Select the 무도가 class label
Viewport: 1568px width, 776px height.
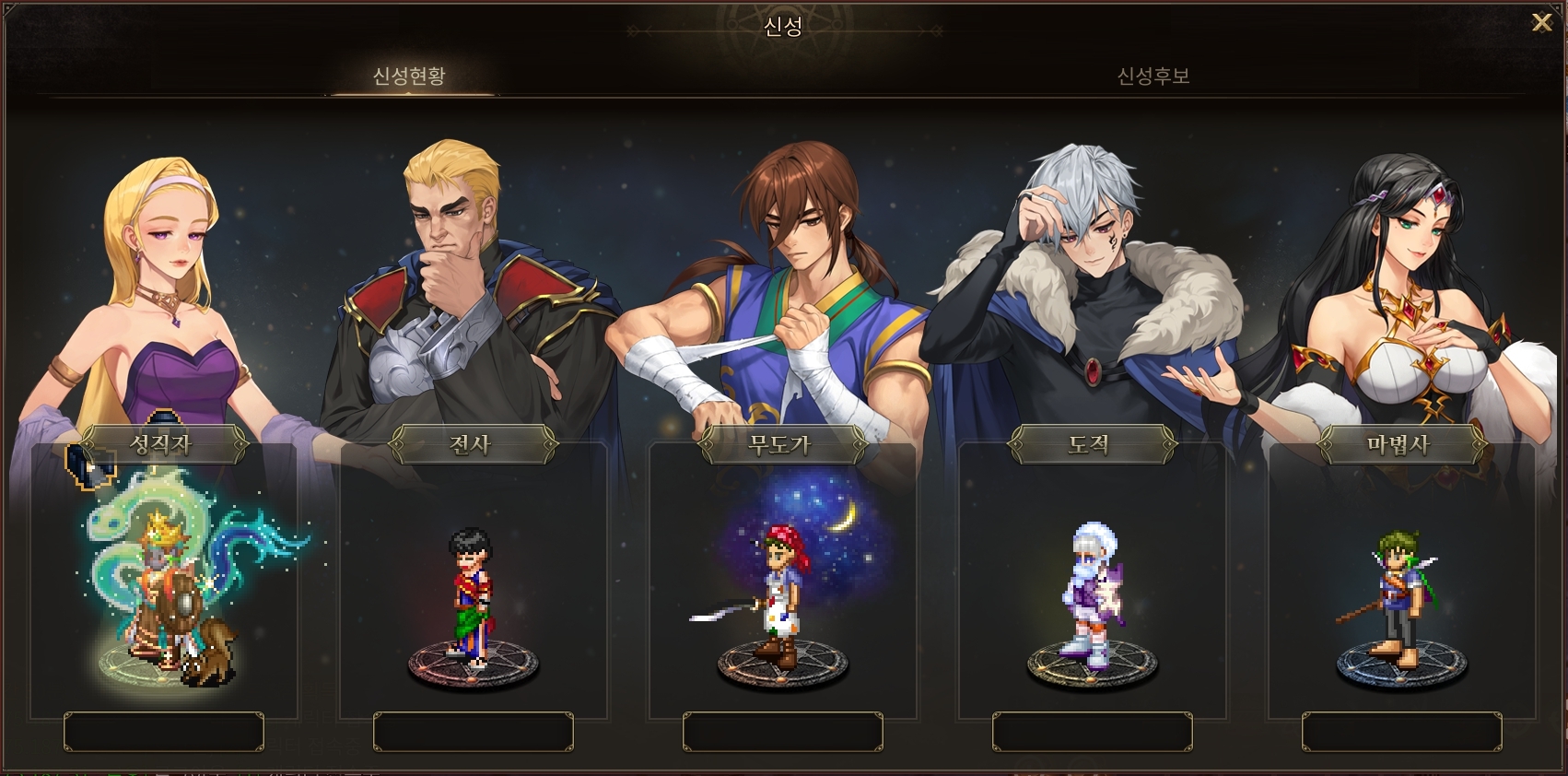(781, 444)
